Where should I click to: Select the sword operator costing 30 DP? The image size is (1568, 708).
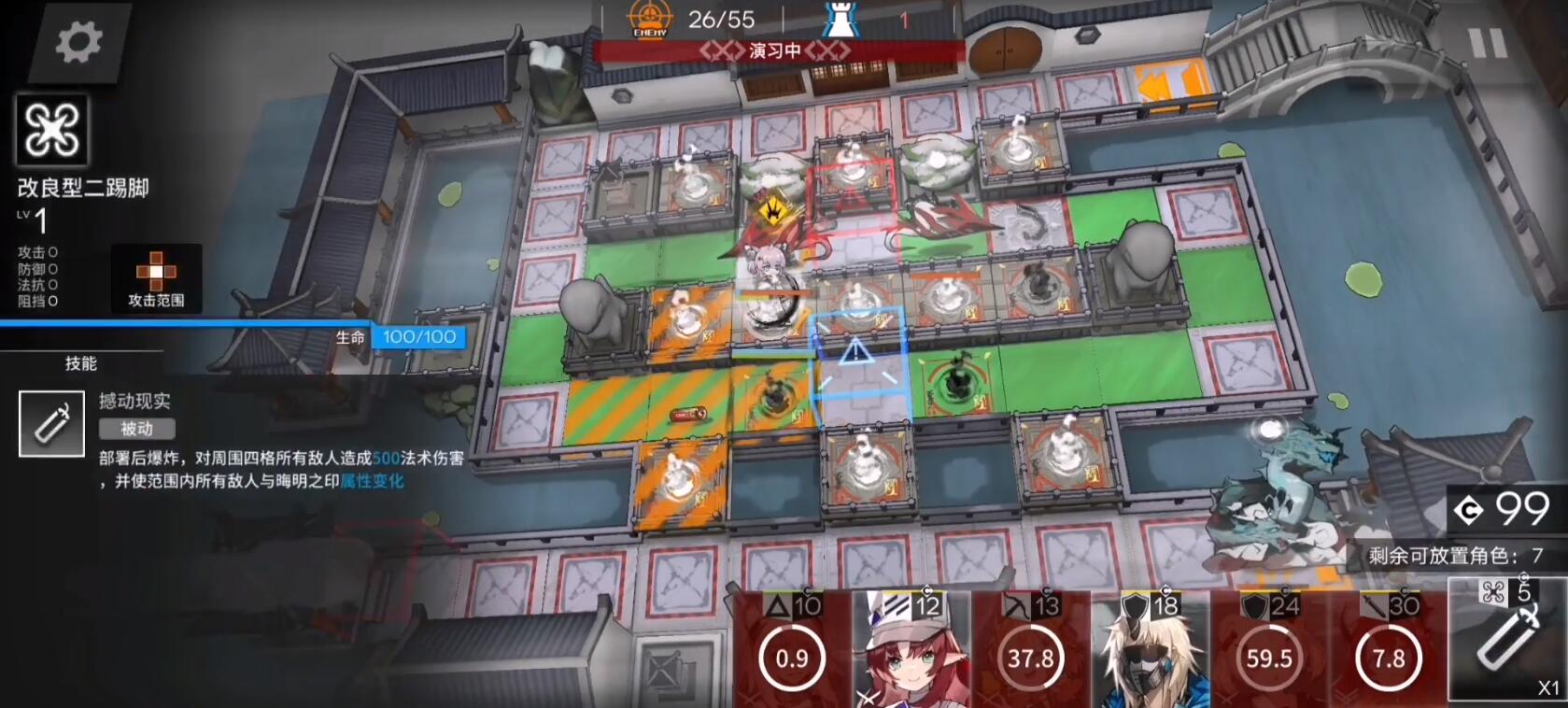coord(1389,654)
